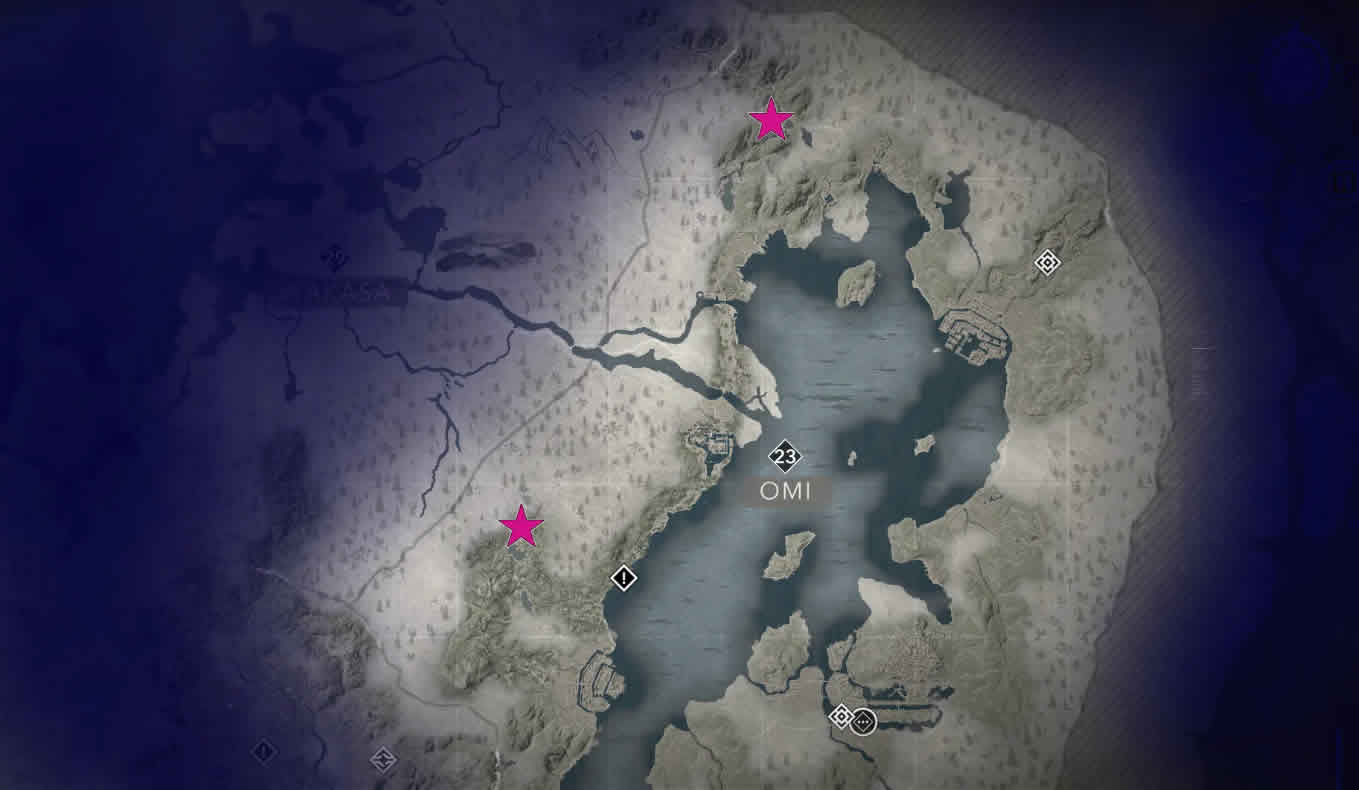Click the diamond quest marker northeast of the lake
This screenshot has width=1359, height=790.
click(x=1047, y=262)
